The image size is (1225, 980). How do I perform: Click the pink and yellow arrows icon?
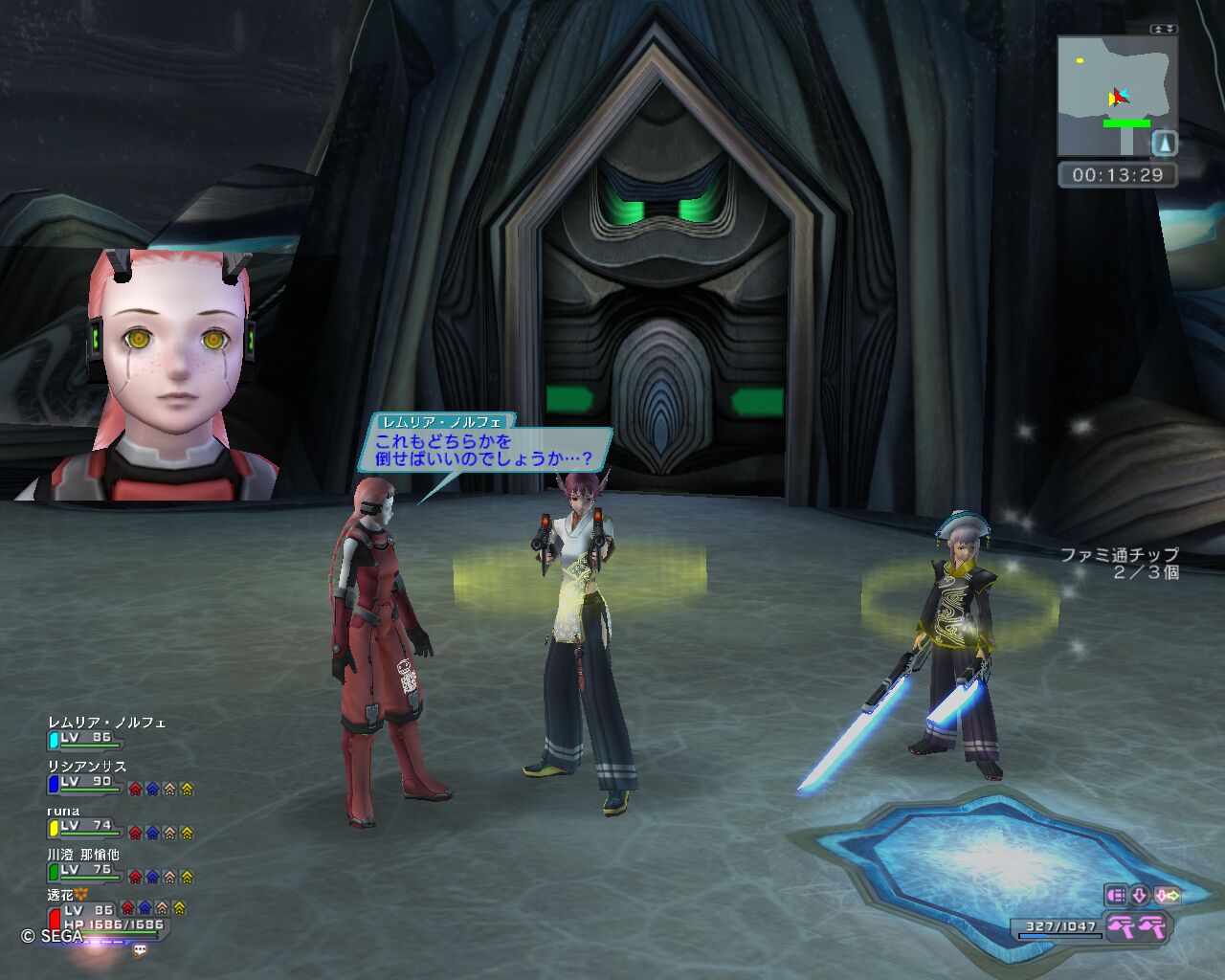[1168, 896]
